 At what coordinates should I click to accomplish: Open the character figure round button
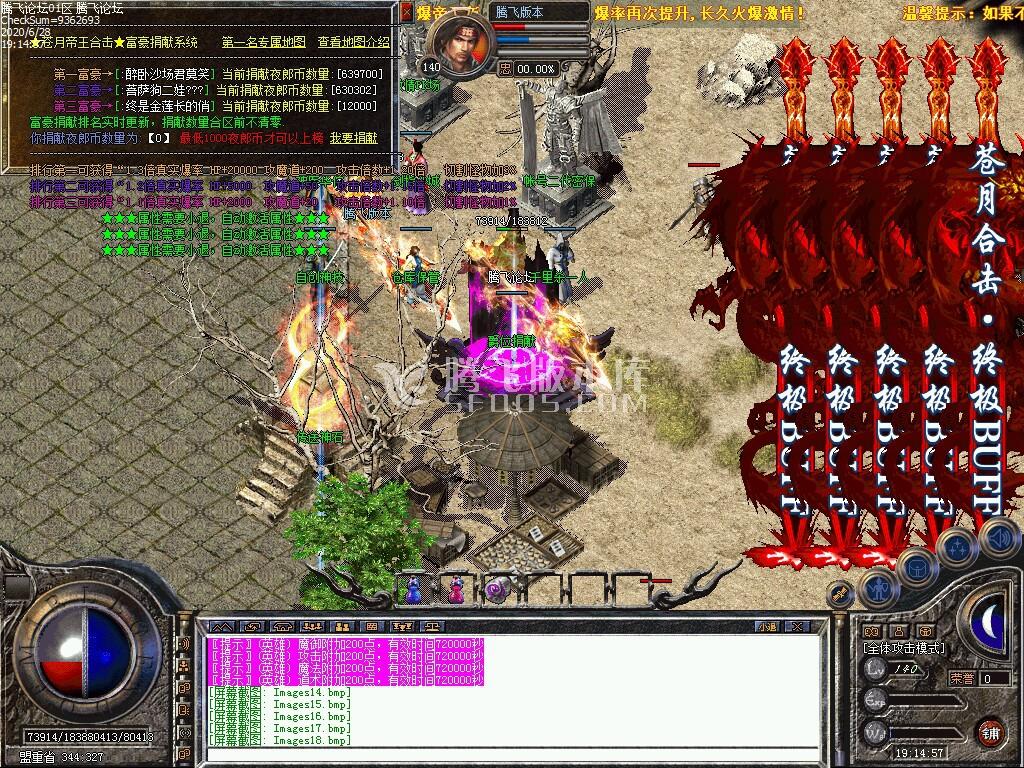[x=877, y=588]
